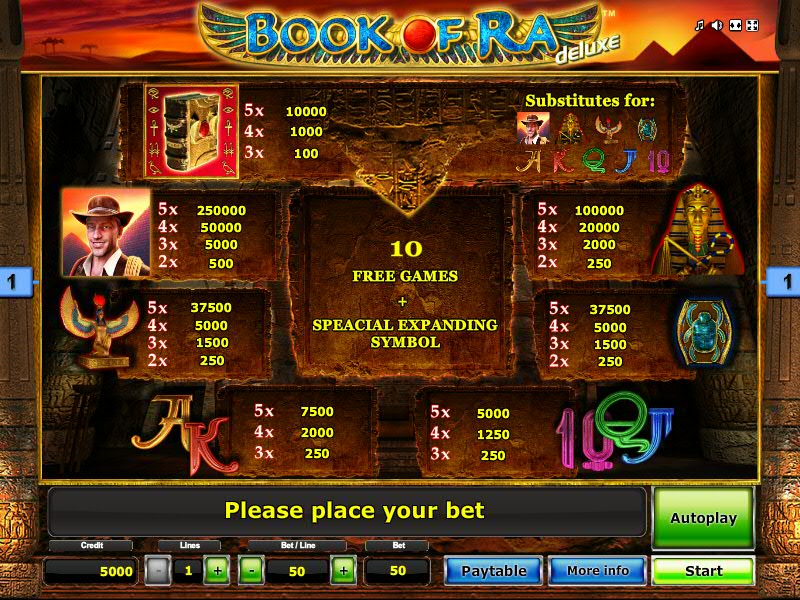Toggle the music note icon
Viewport: 800px width, 600px height.
coord(700,25)
